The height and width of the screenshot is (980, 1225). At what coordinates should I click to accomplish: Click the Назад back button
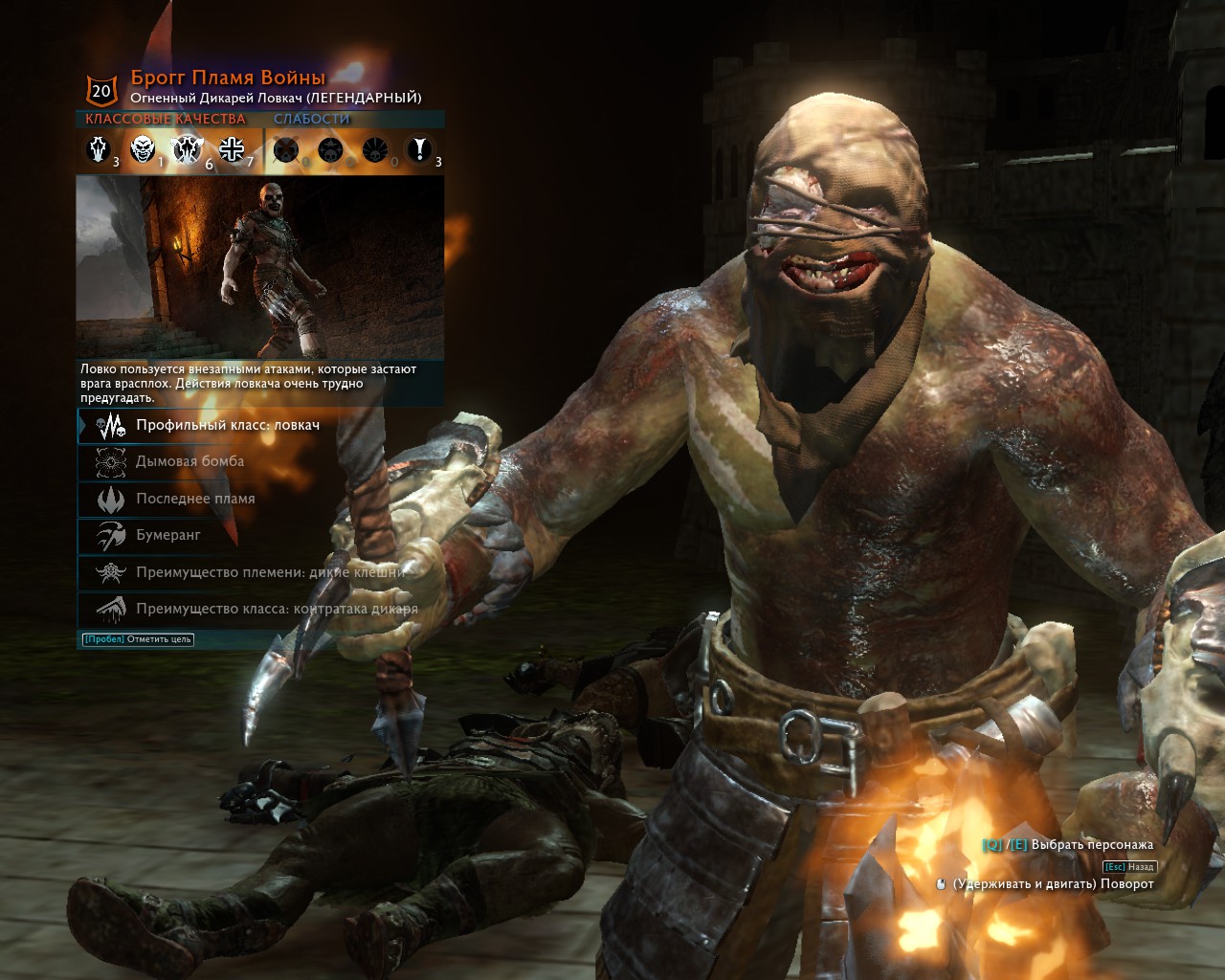[x=1130, y=867]
